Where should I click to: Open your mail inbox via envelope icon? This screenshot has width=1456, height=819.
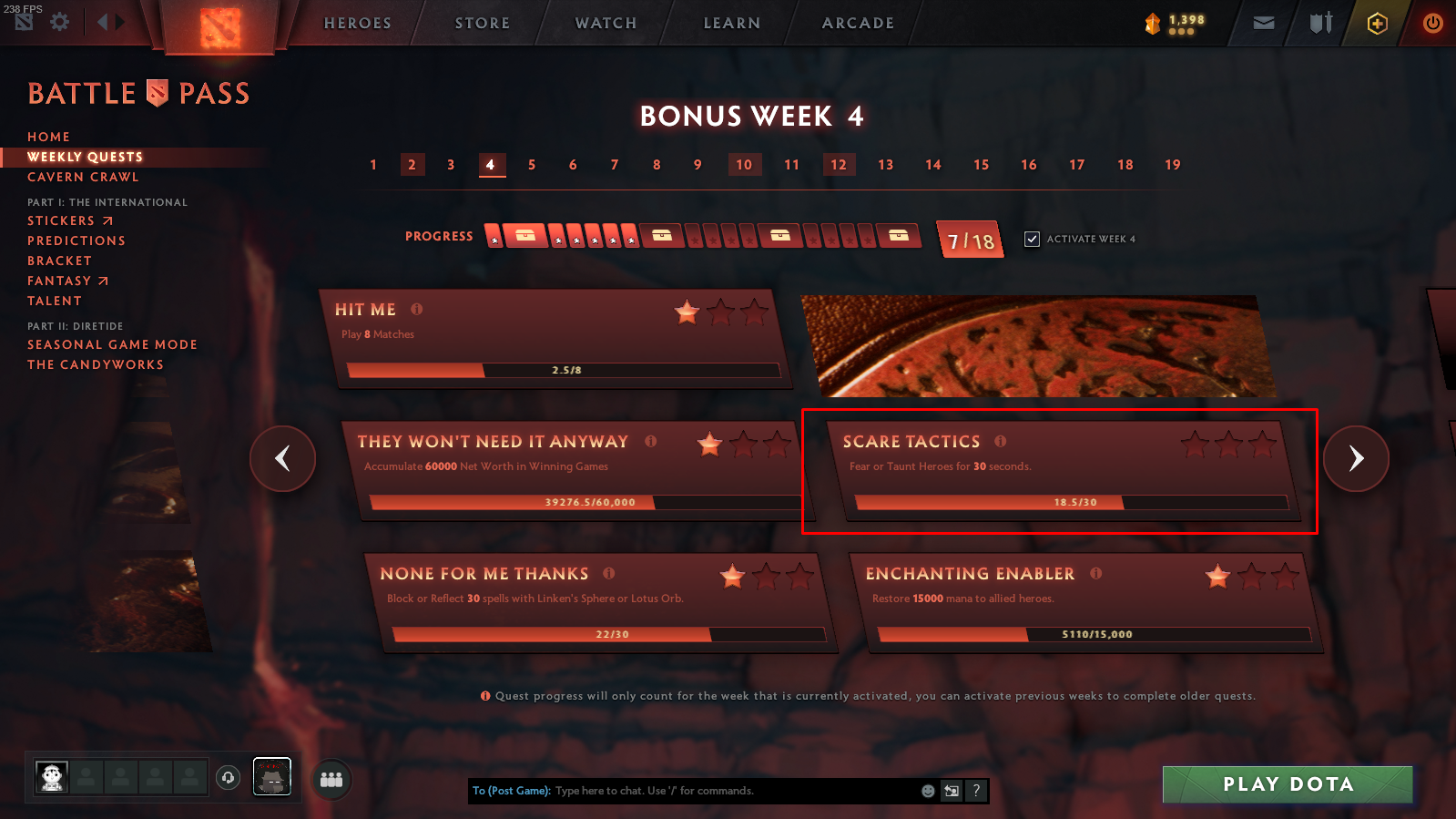(x=1262, y=23)
